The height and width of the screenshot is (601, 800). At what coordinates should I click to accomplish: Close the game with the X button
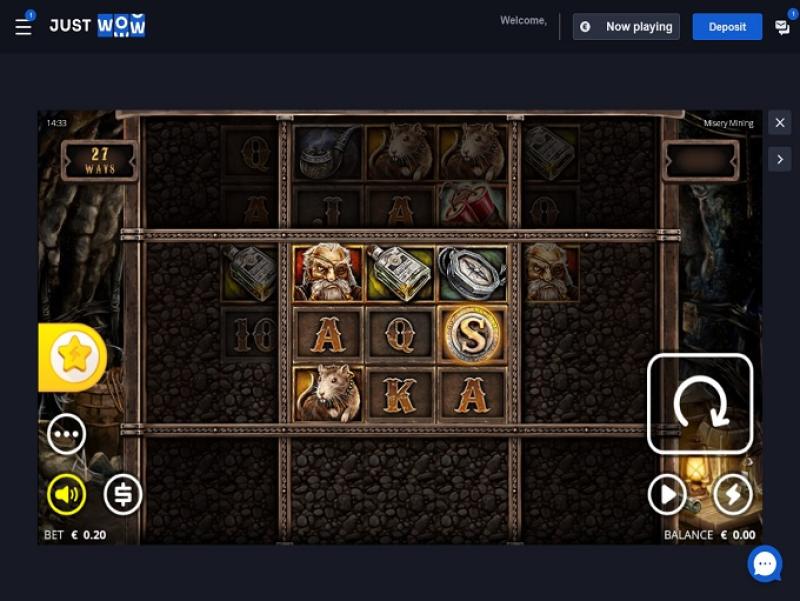click(x=780, y=123)
